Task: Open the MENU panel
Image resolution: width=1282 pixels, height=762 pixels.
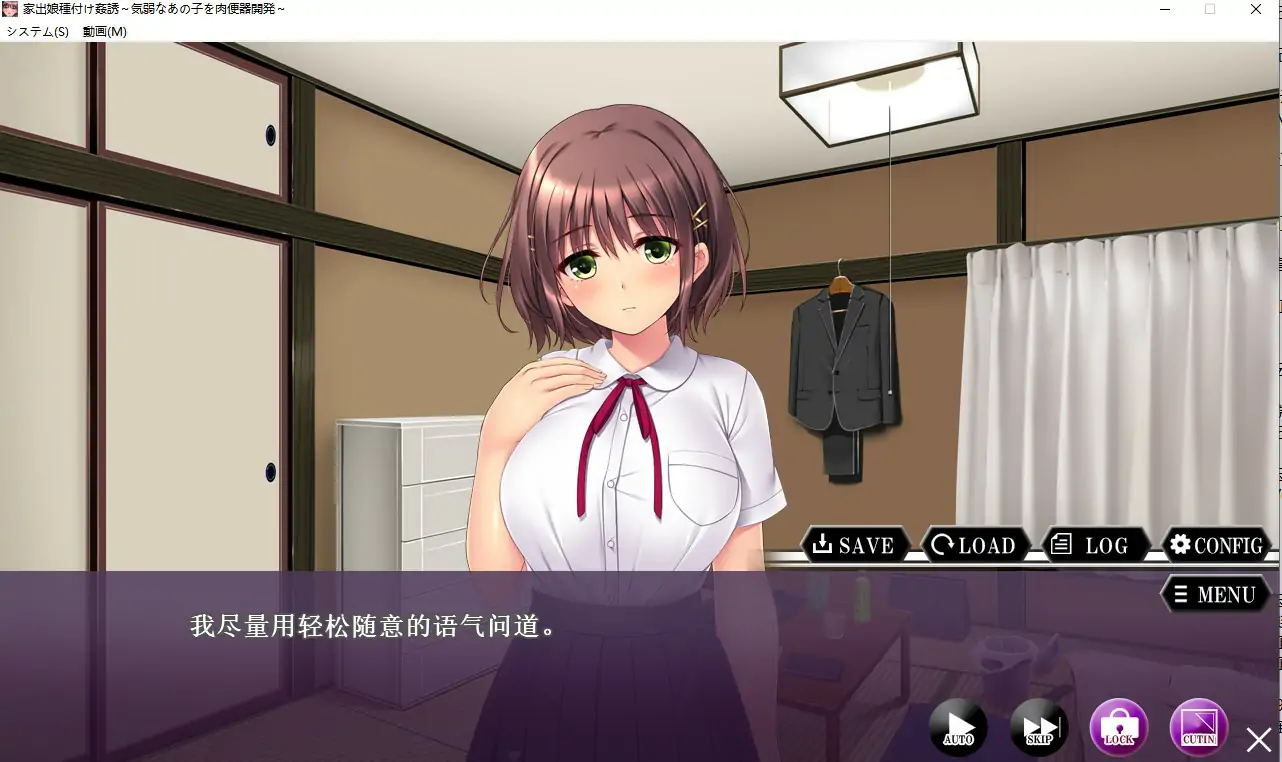Action: [1216, 594]
